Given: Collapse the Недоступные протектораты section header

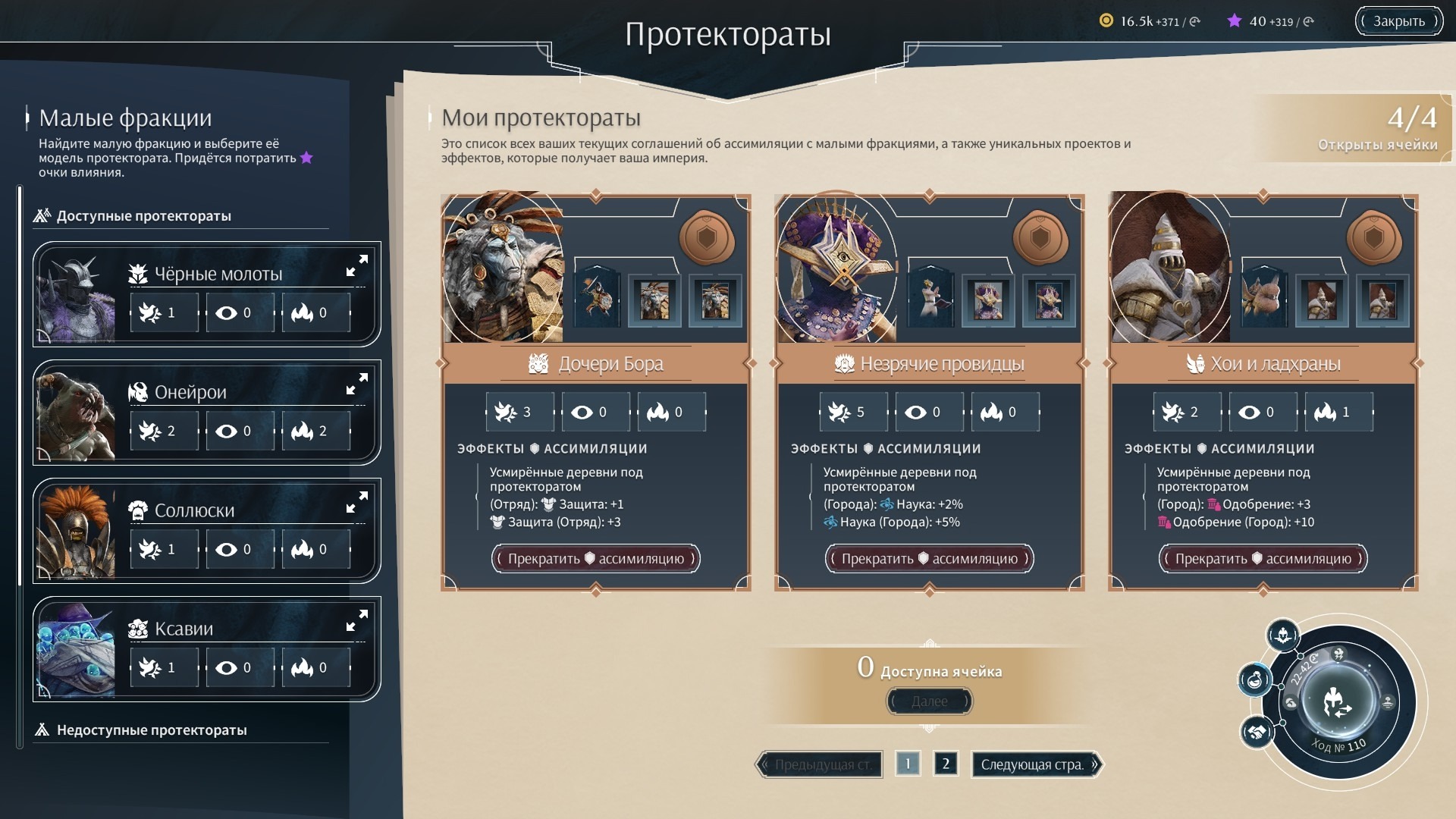Looking at the screenshot, I should (152, 730).
